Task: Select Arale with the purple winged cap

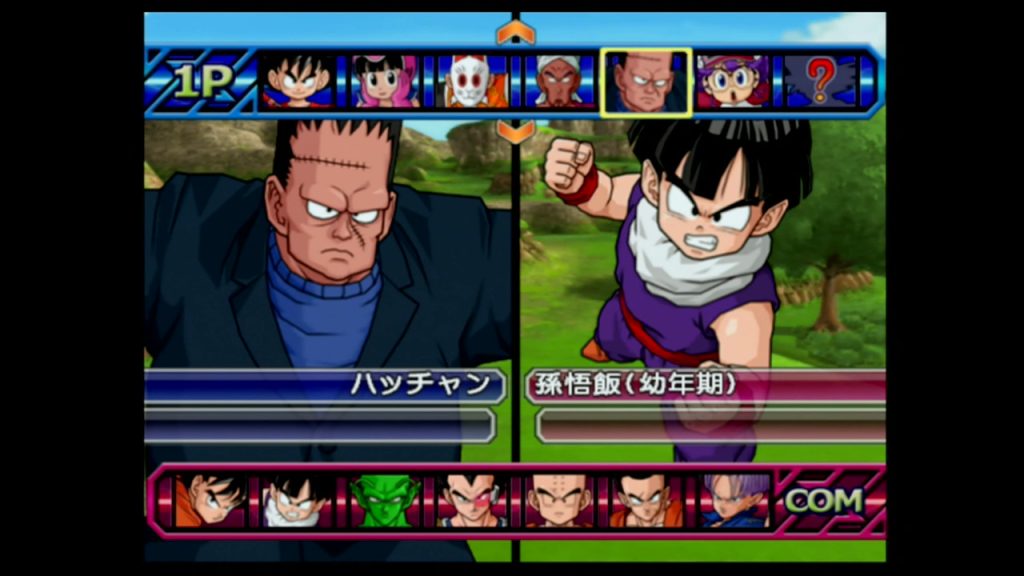Action: coord(733,82)
